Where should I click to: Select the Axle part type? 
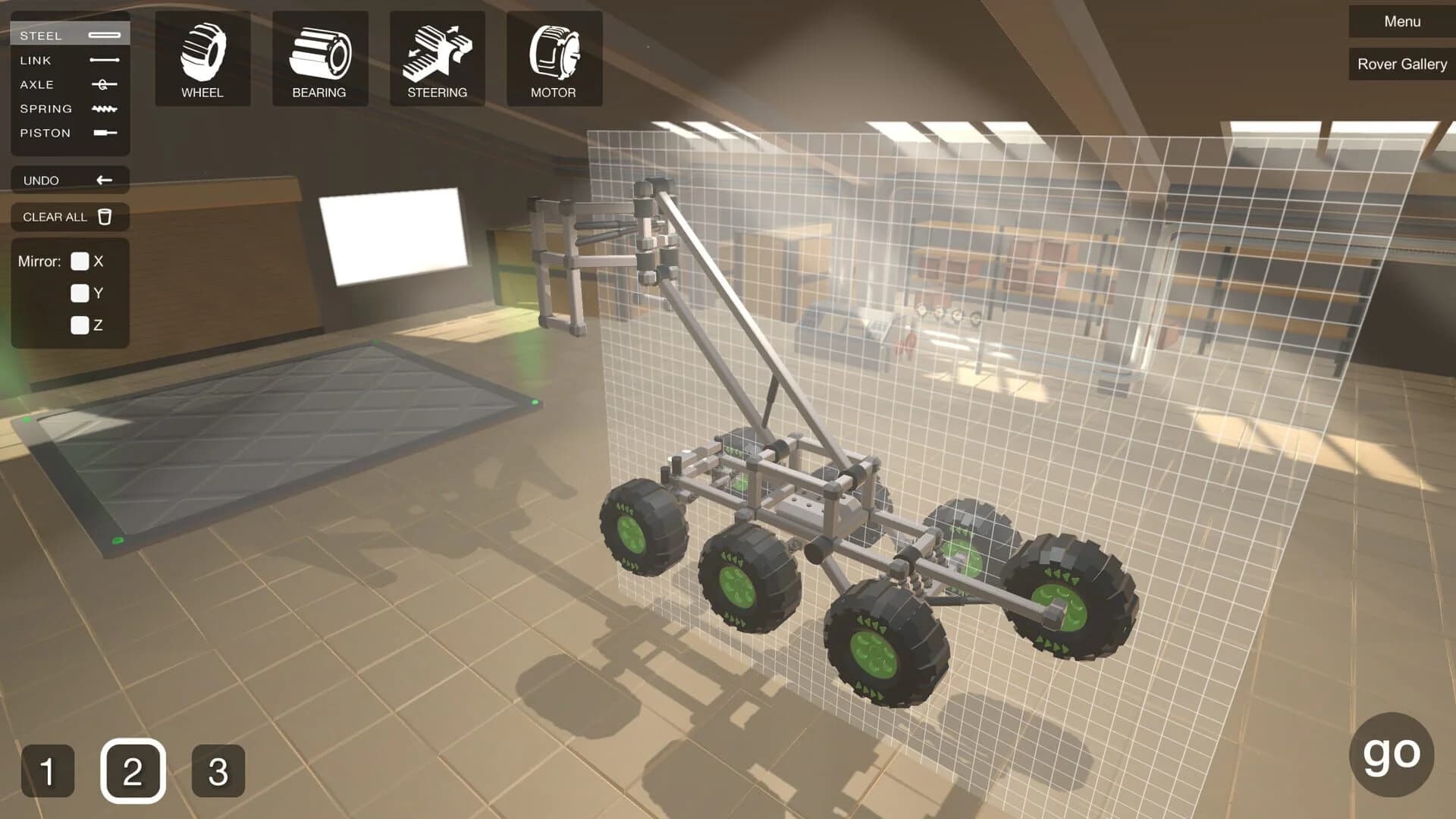pos(68,84)
